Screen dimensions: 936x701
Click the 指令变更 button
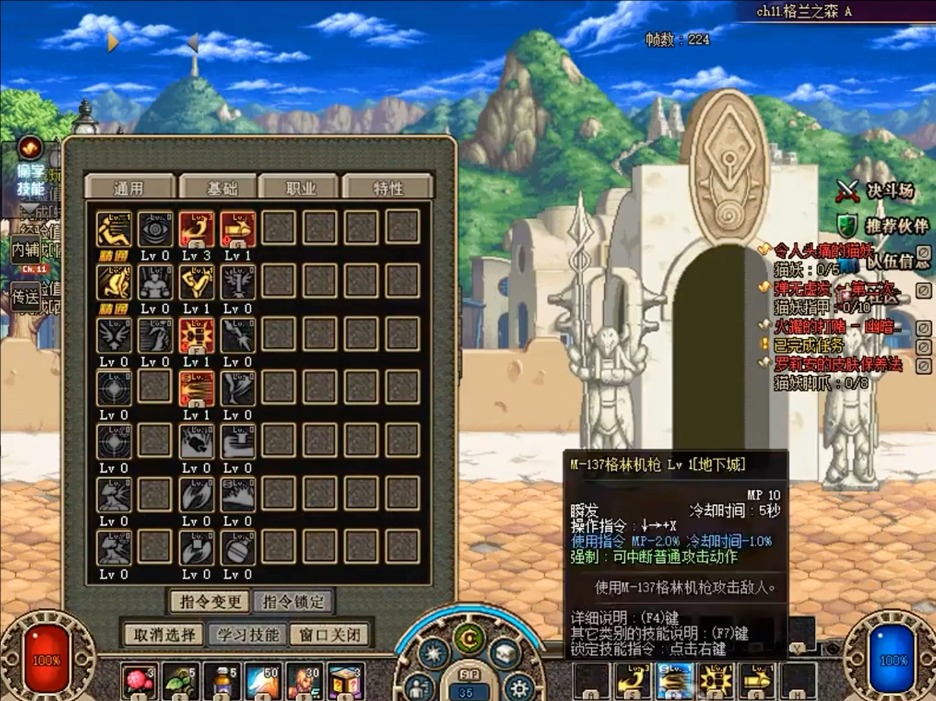coord(209,601)
